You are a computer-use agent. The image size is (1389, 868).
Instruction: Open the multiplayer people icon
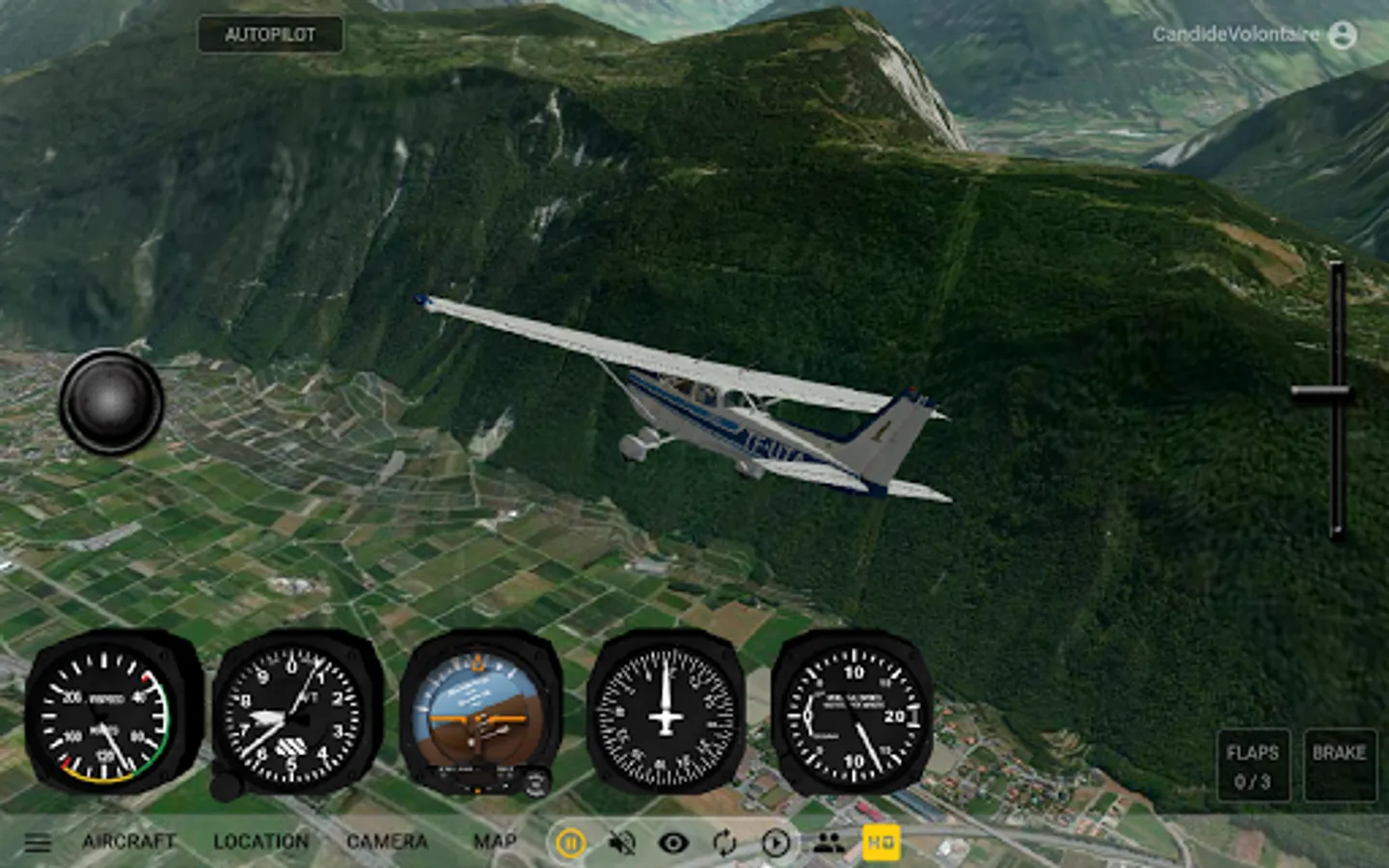pyautogui.click(x=828, y=844)
